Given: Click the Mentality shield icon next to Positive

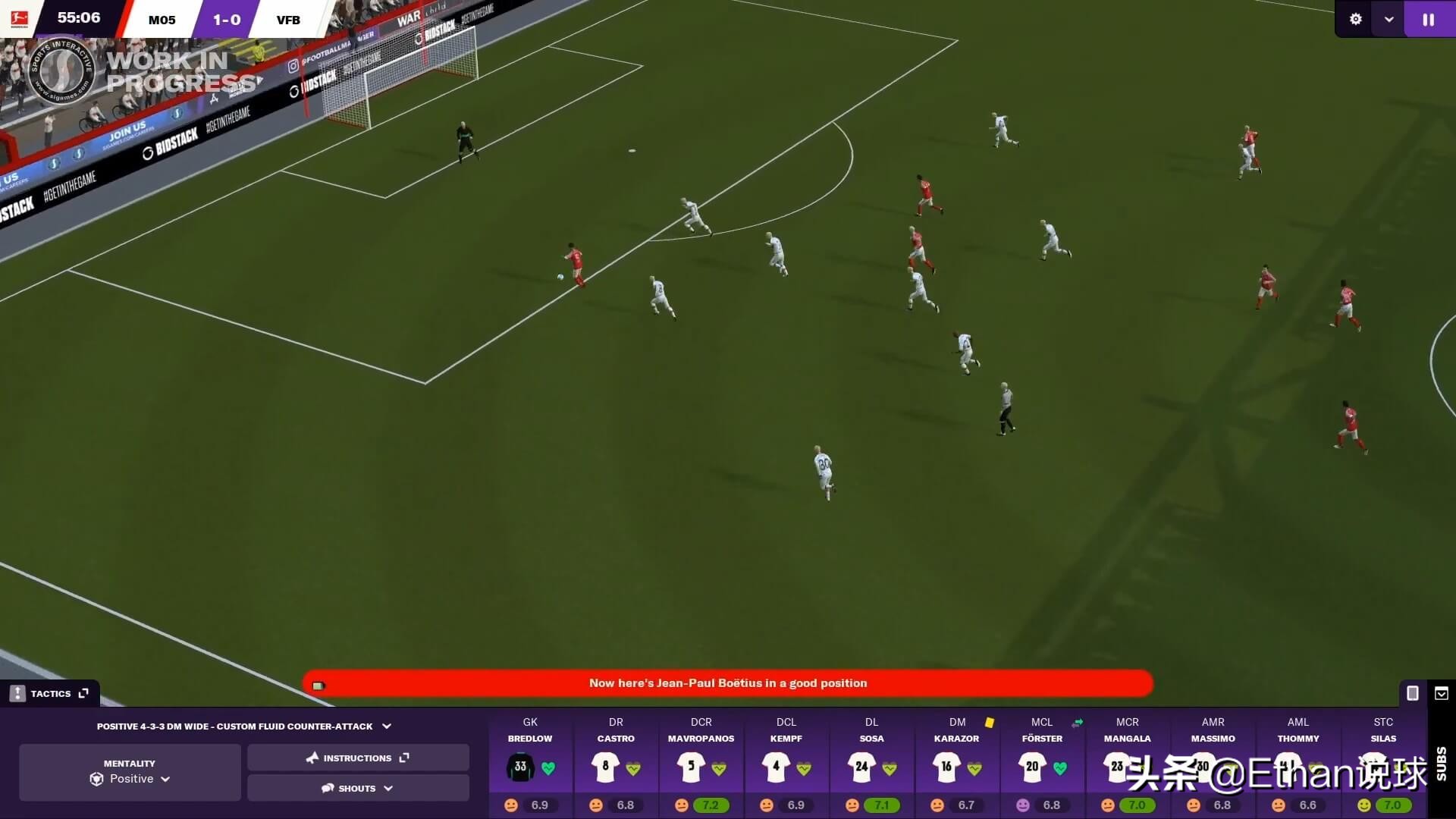Looking at the screenshot, I should coord(96,779).
